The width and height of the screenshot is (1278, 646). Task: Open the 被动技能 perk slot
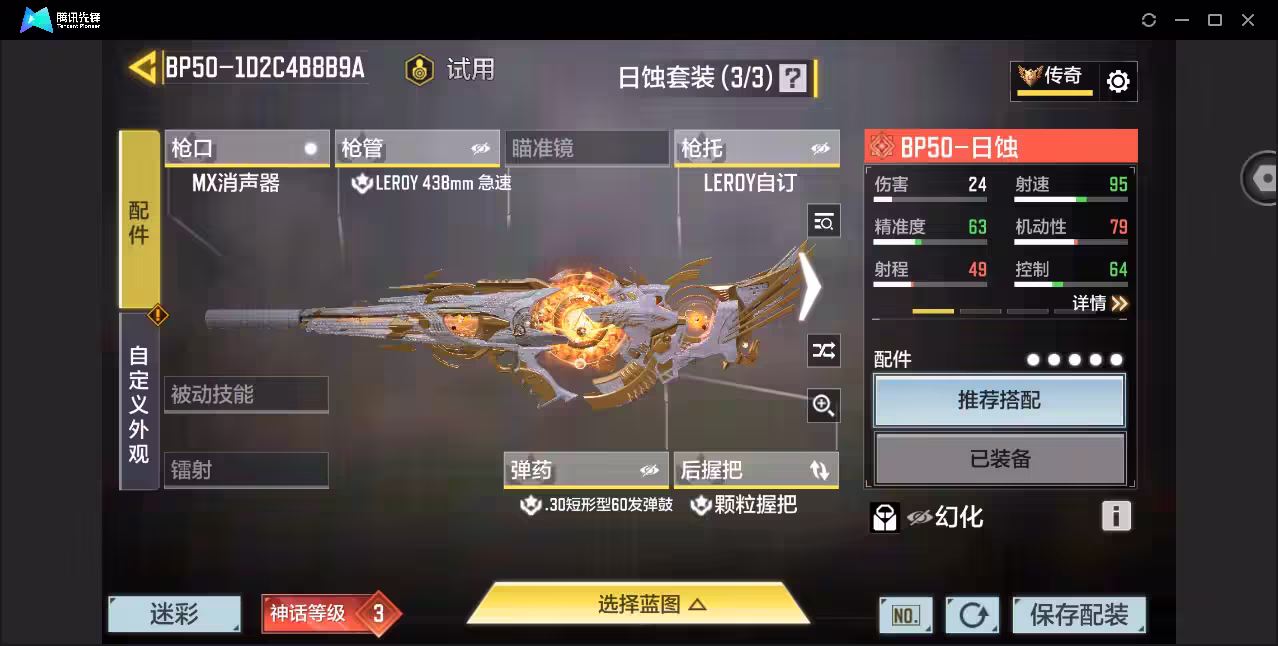point(246,395)
